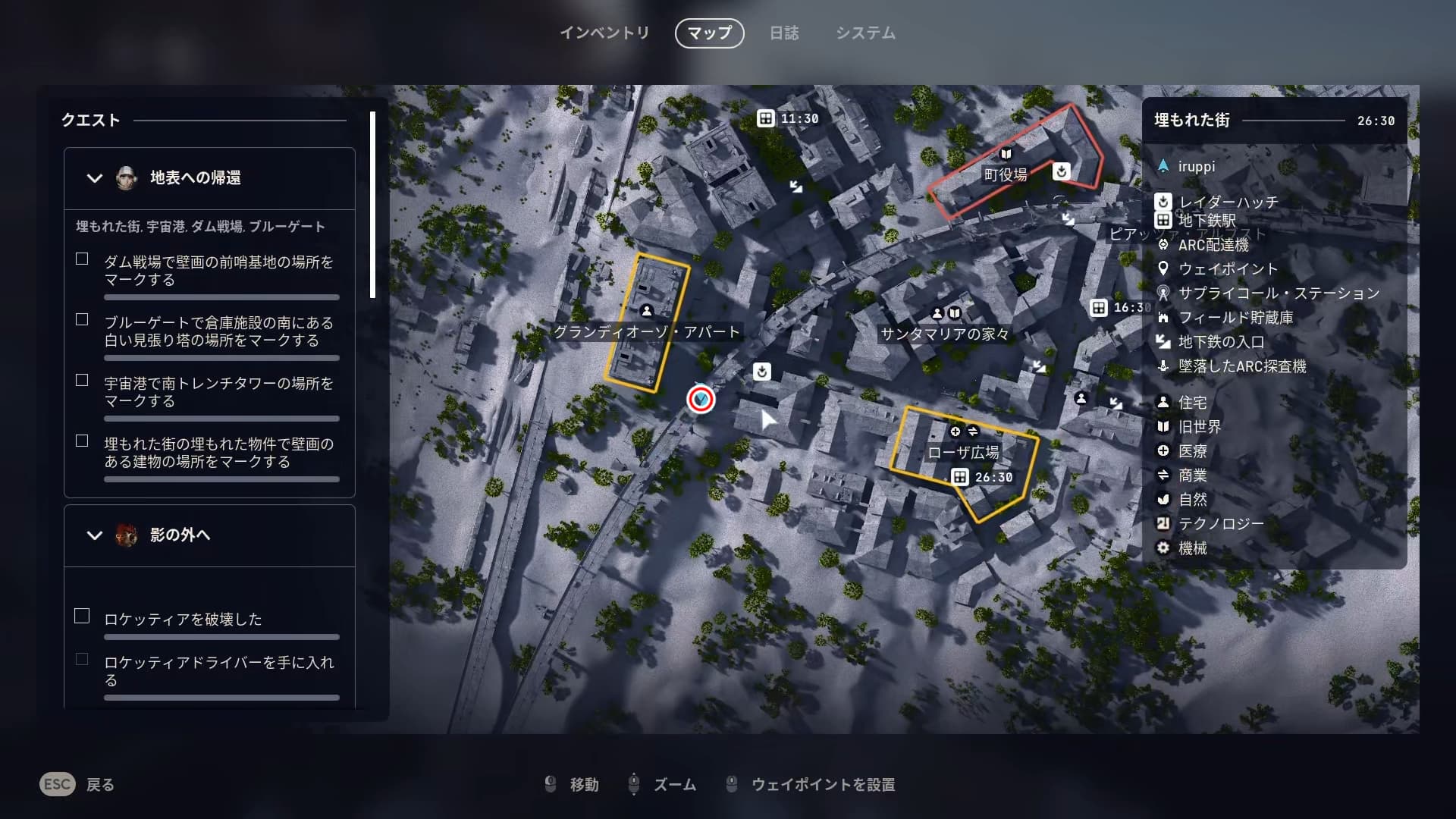Collapse the 地表への帰還 quest

(x=95, y=178)
